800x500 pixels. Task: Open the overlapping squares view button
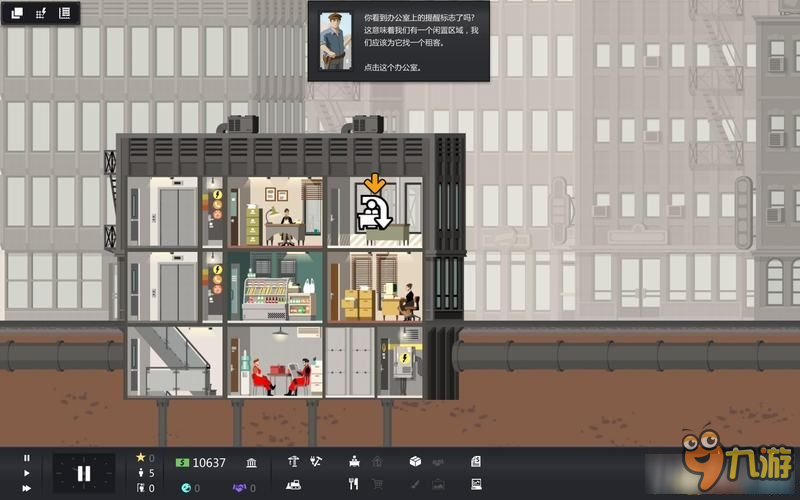[x=17, y=13]
